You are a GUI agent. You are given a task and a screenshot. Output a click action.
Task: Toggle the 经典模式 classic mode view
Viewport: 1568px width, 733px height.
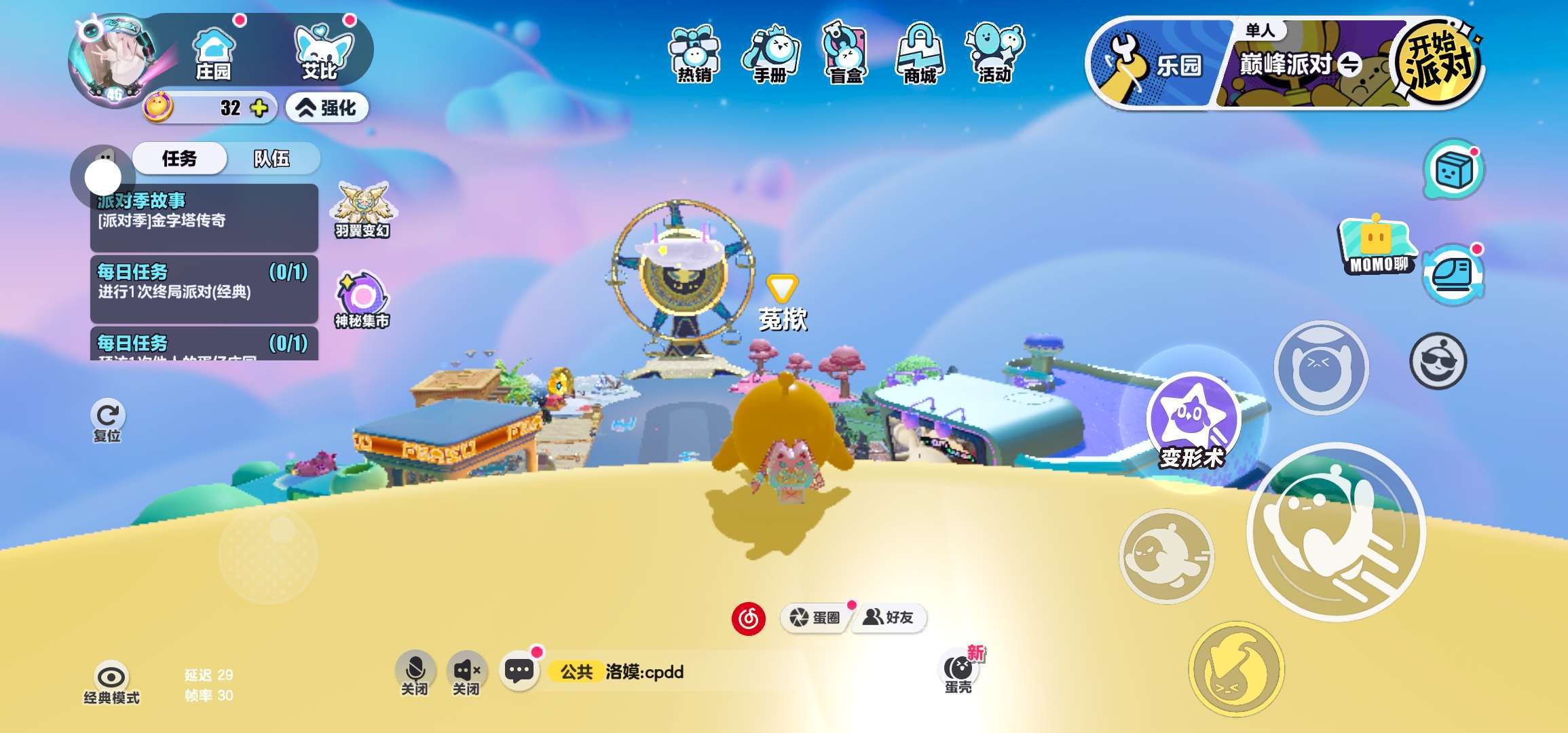click(x=111, y=682)
